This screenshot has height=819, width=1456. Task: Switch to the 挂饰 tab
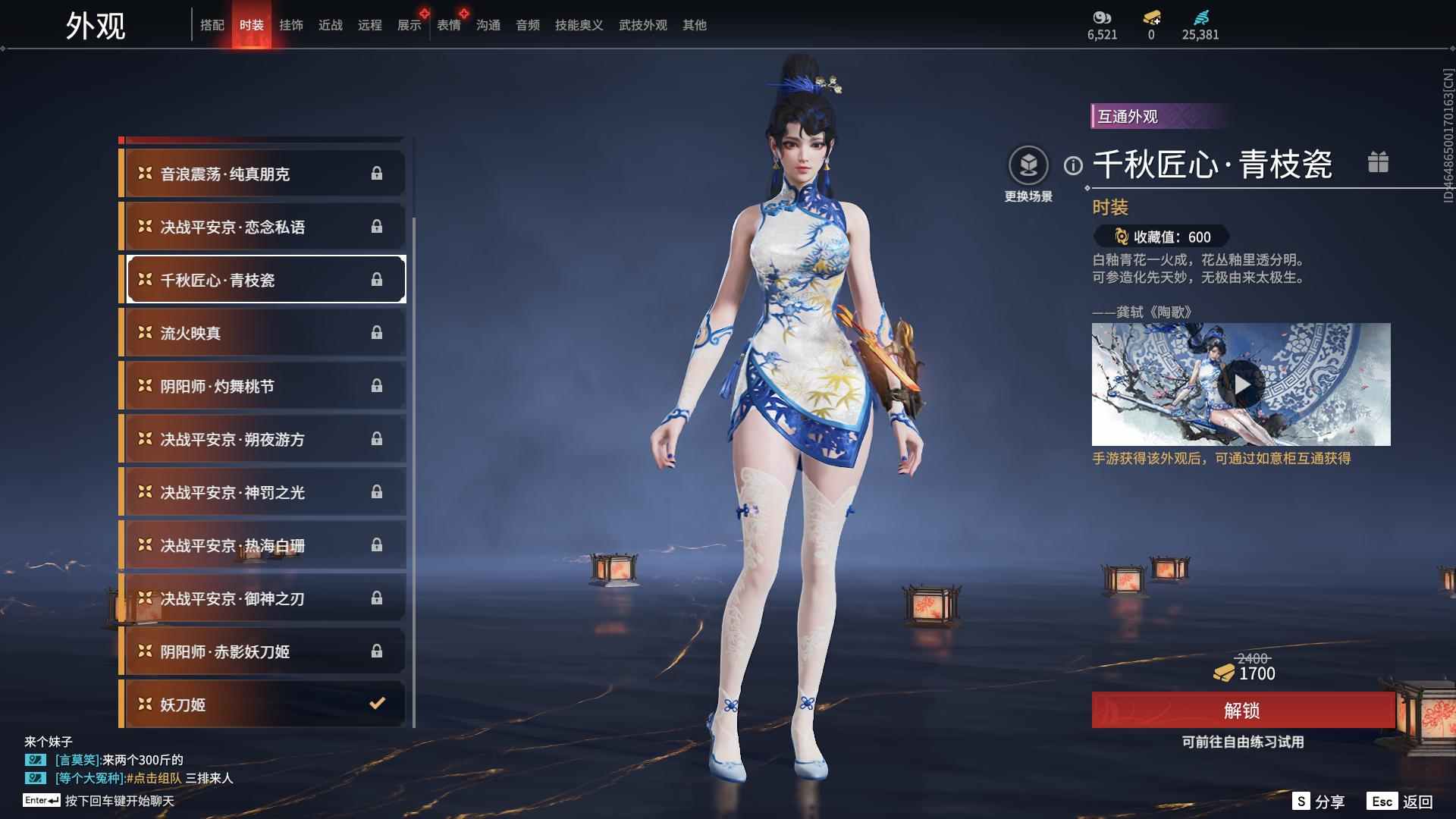[293, 24]
